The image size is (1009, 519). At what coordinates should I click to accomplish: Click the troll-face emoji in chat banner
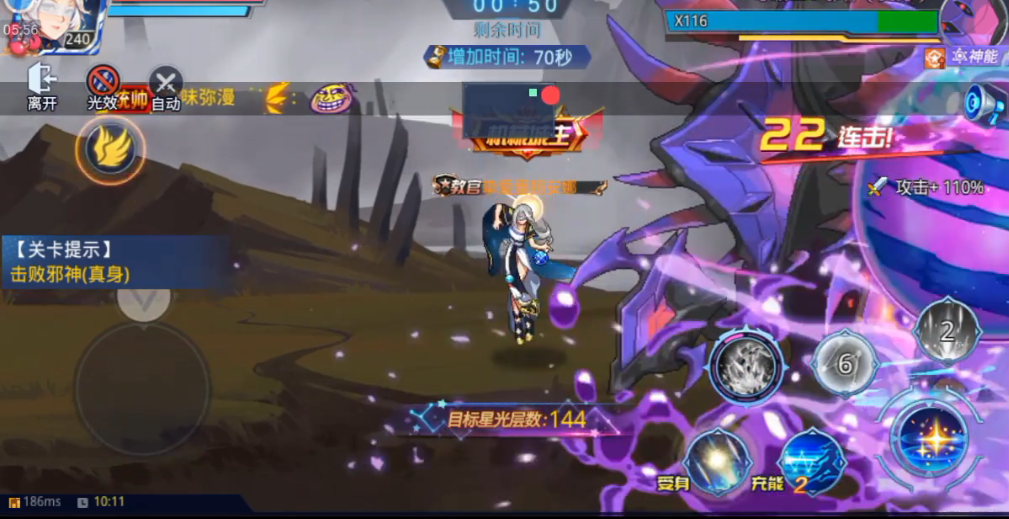(x=332, y=98)
